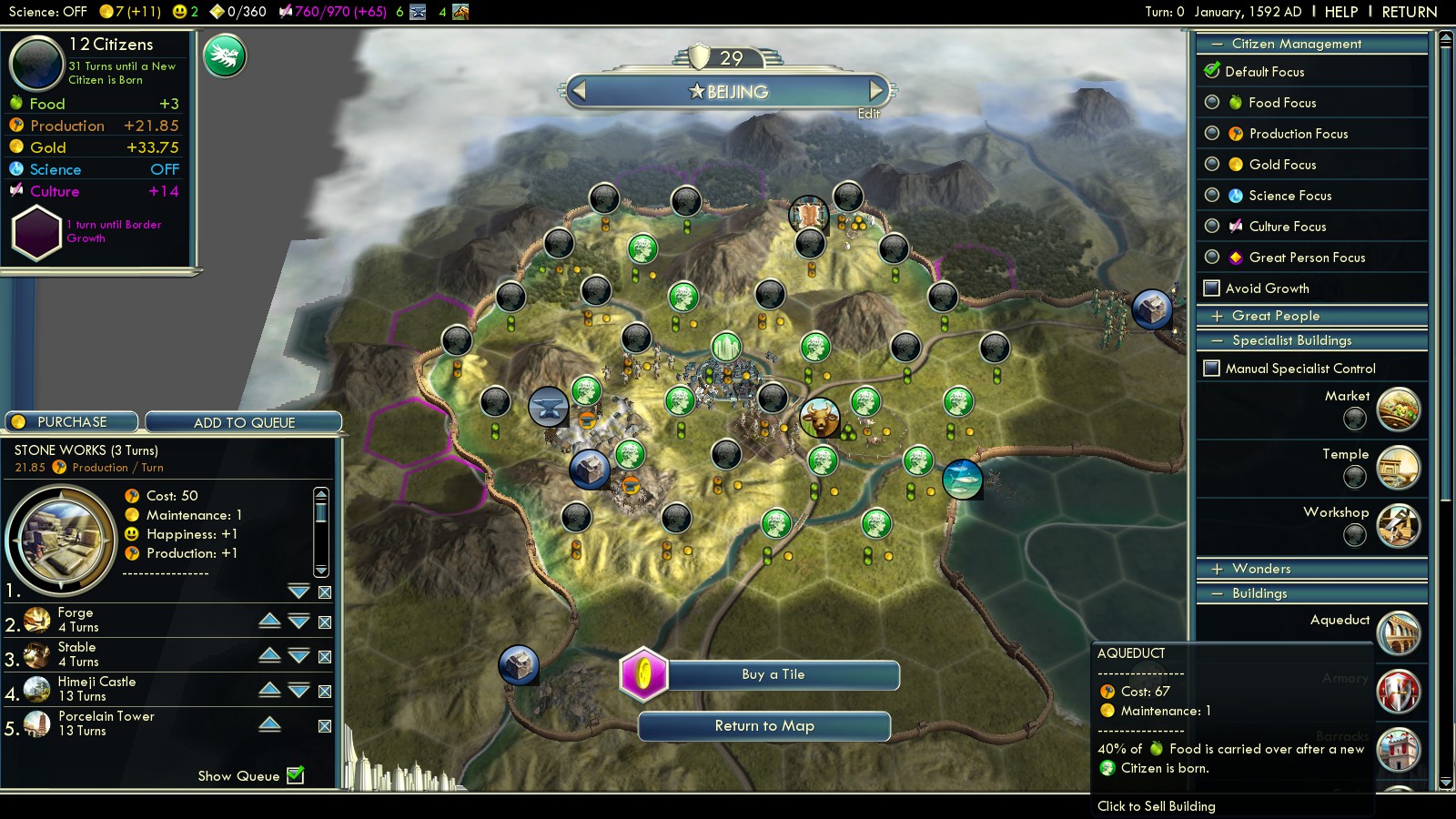Viewport: 1456px width, 819px height.
Task: Move Forge up in production queue
Action: 269,621
